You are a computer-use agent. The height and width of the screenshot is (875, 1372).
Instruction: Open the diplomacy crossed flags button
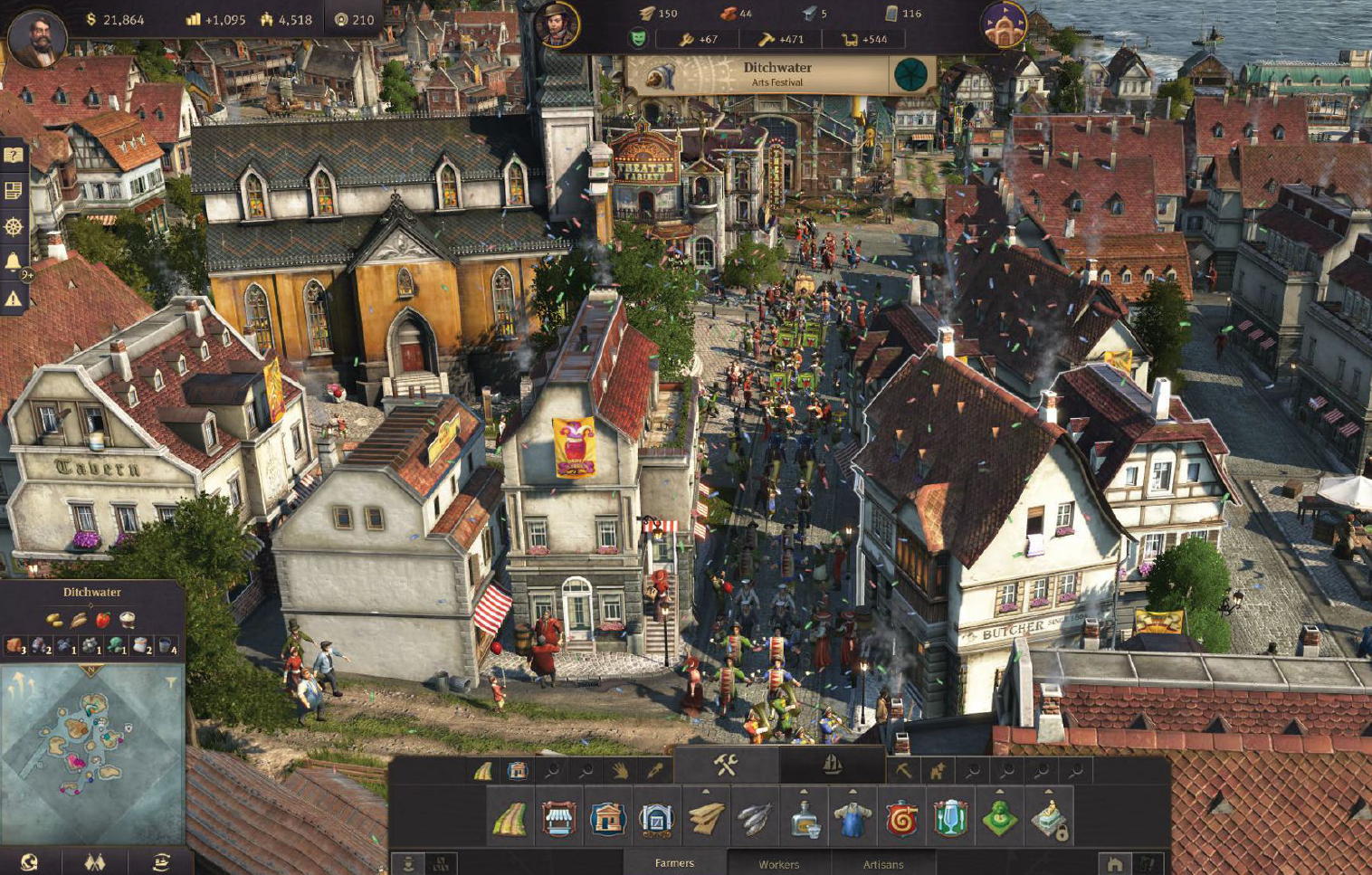point(94,861)
